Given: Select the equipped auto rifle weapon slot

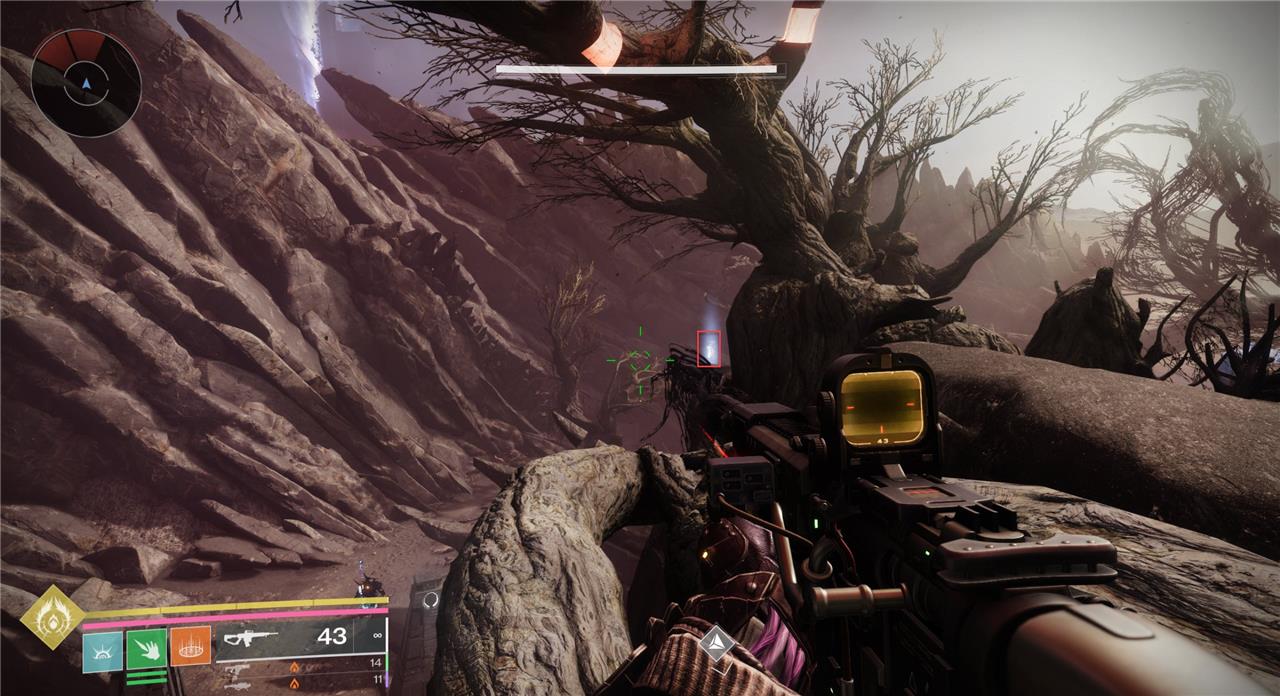Looking at the screenshot, I should click(x=300, y=637).
